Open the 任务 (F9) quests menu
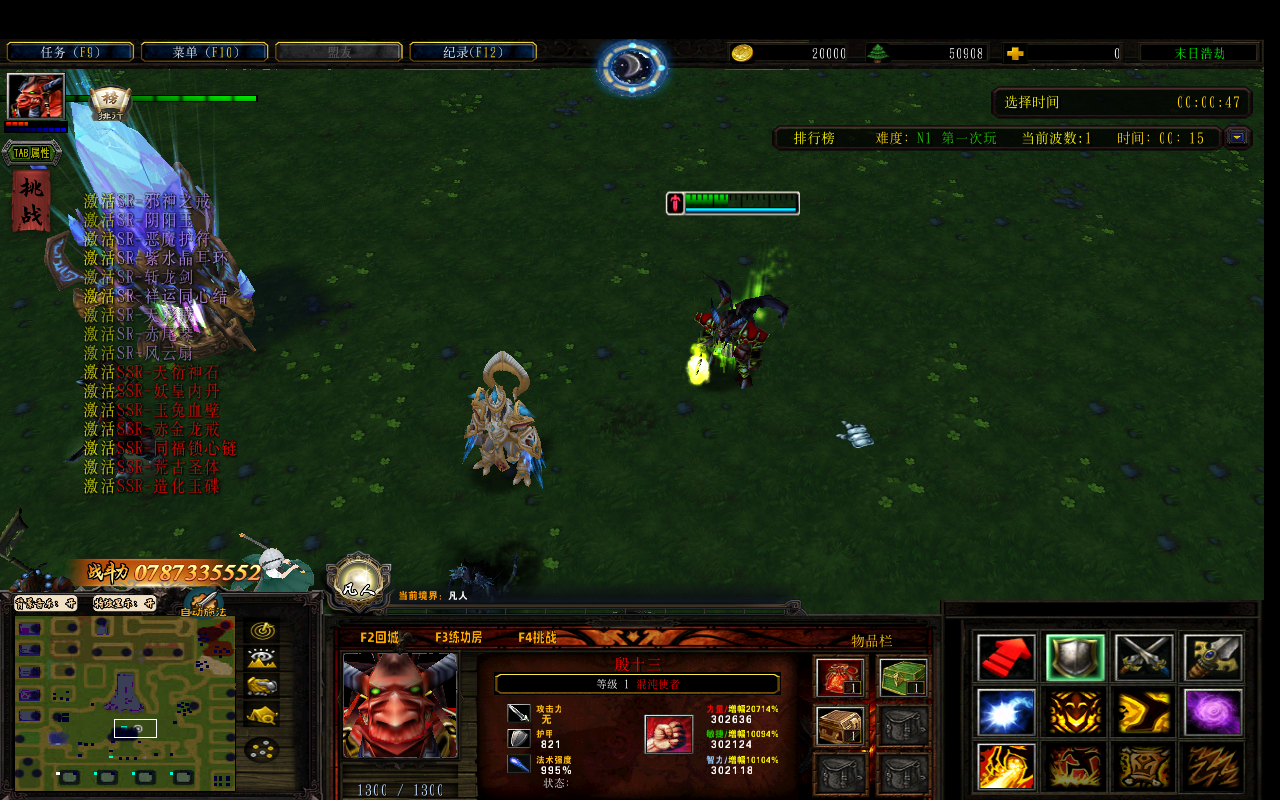 70,52
